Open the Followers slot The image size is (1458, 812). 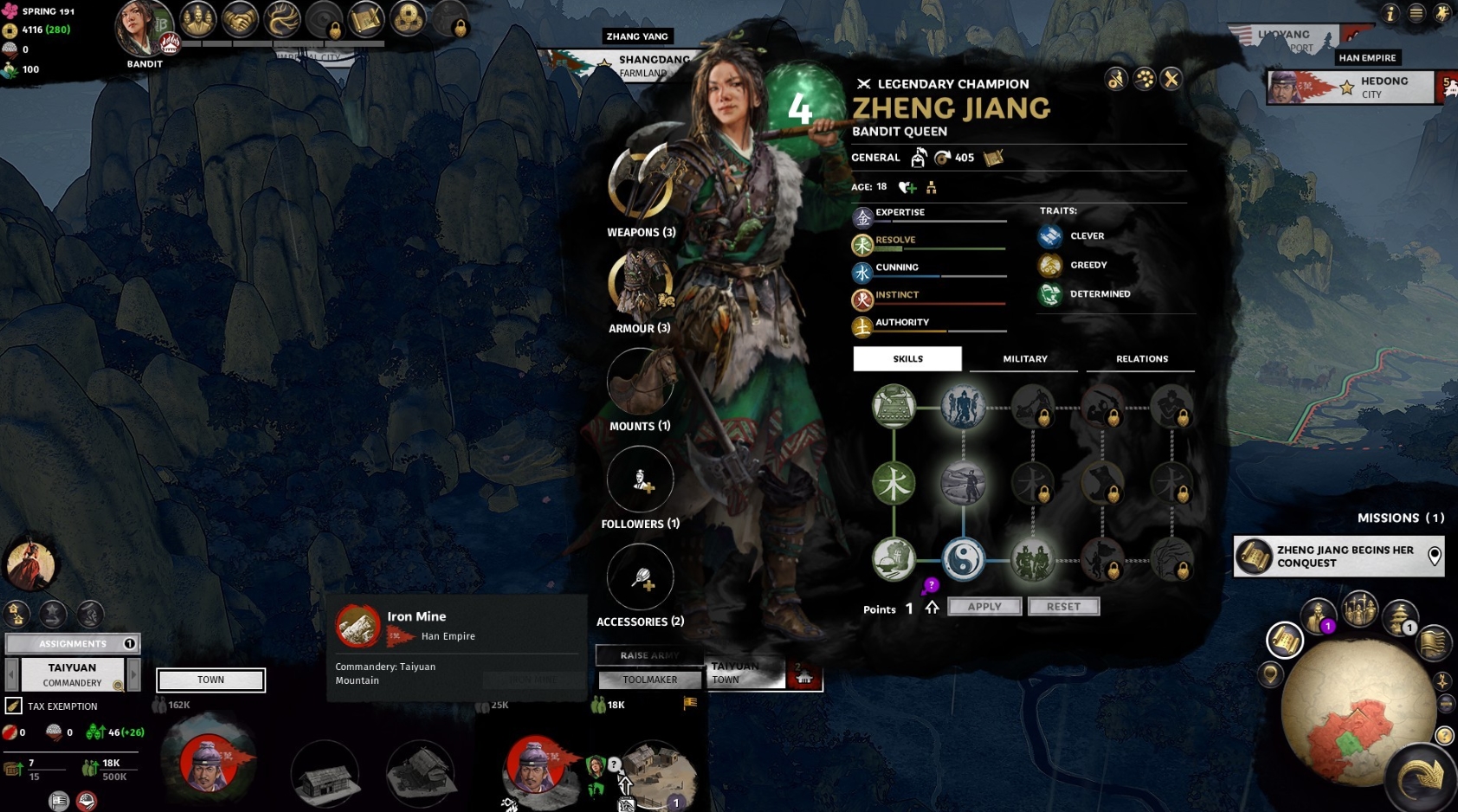pos(640,479)
